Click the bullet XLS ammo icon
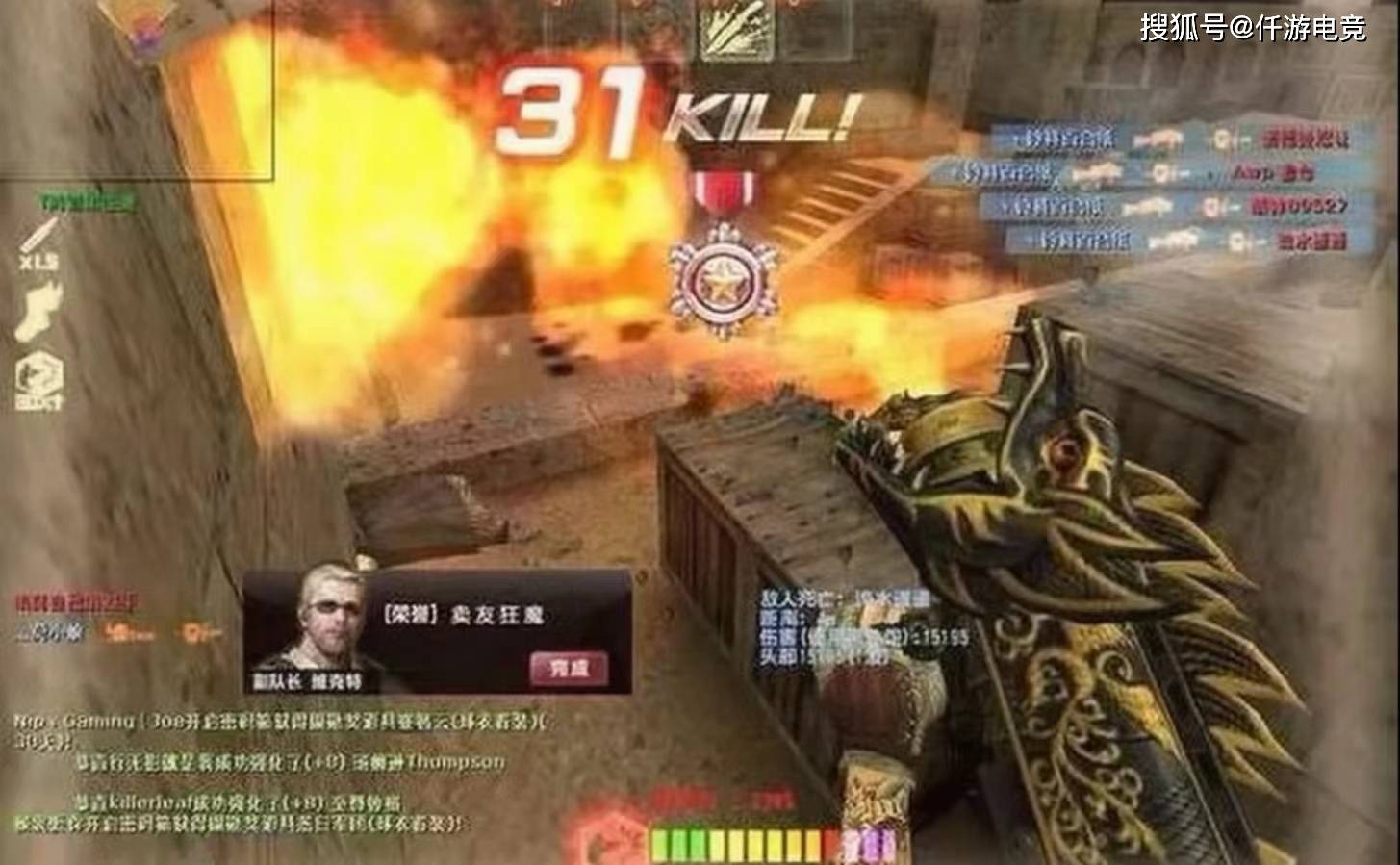This screenshot has width=1400, height=865. pyautogui.click(x=38, y=242)
